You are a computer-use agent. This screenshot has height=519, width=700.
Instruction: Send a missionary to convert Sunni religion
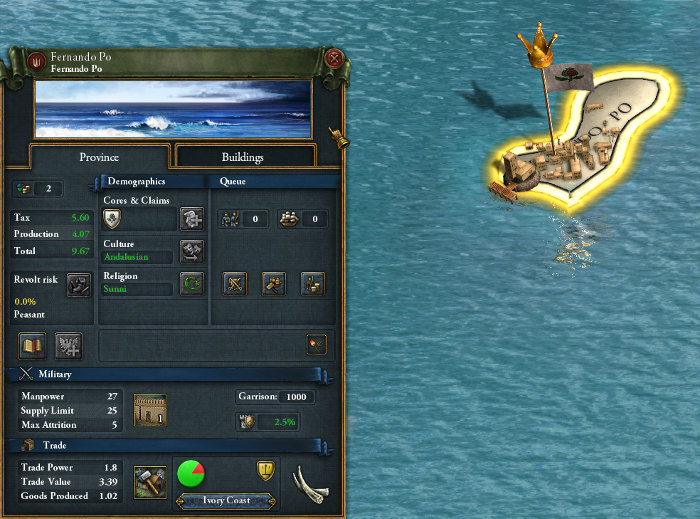(x=191, y=283)
